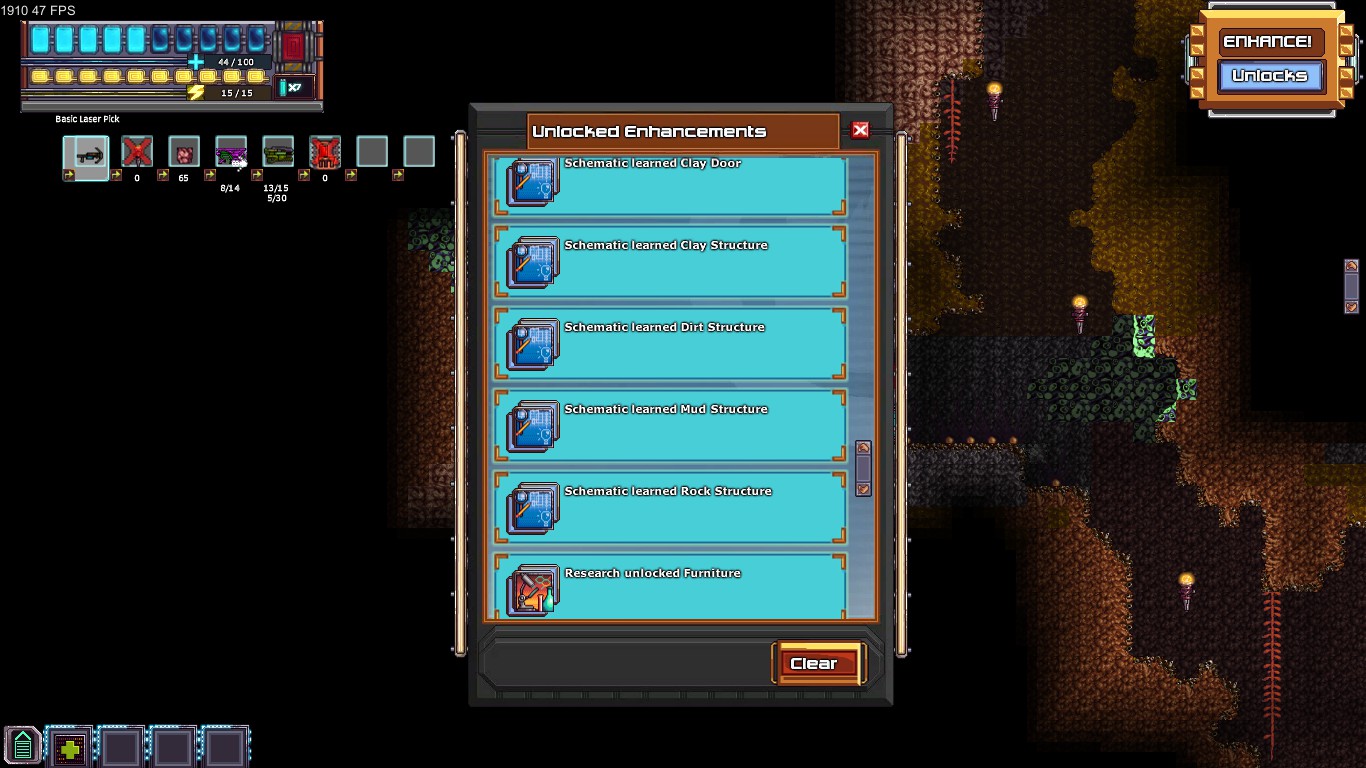Open the ENHANCE! menu

[x=1268, y=42]
